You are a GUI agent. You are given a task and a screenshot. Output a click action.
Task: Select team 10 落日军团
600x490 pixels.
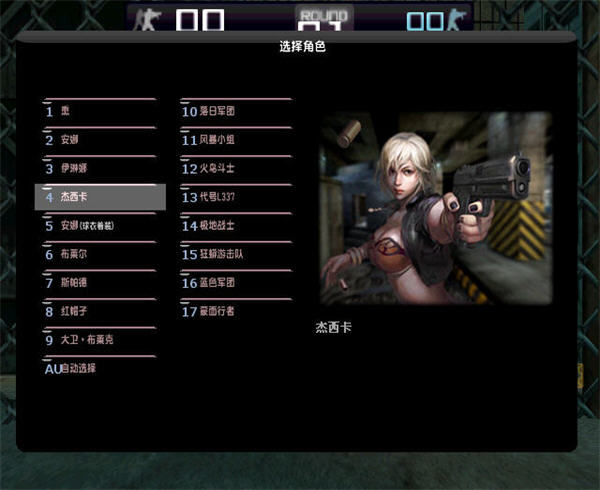236,112
